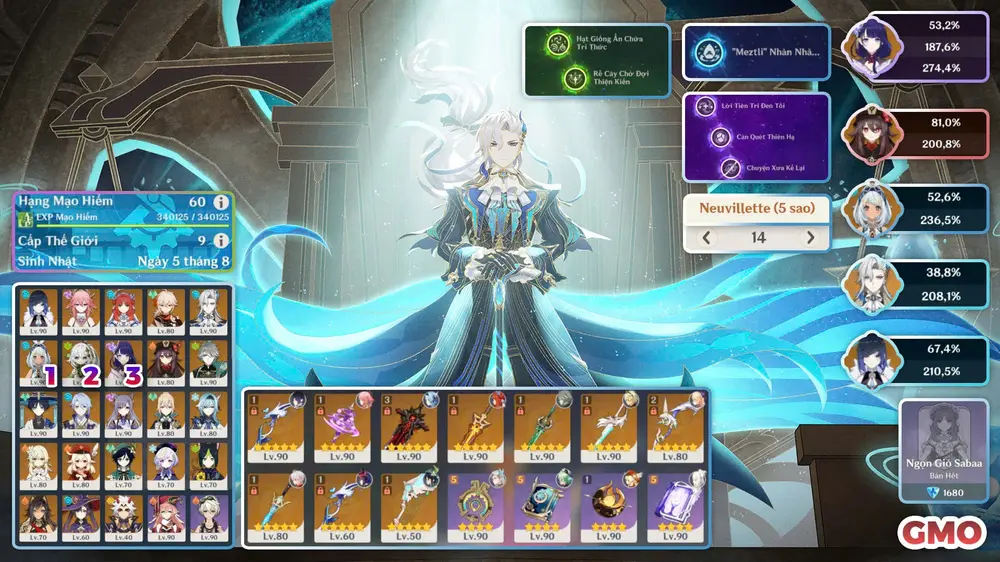Click the info icon beside Hạng Mạo Hiểm

[222, 201]
